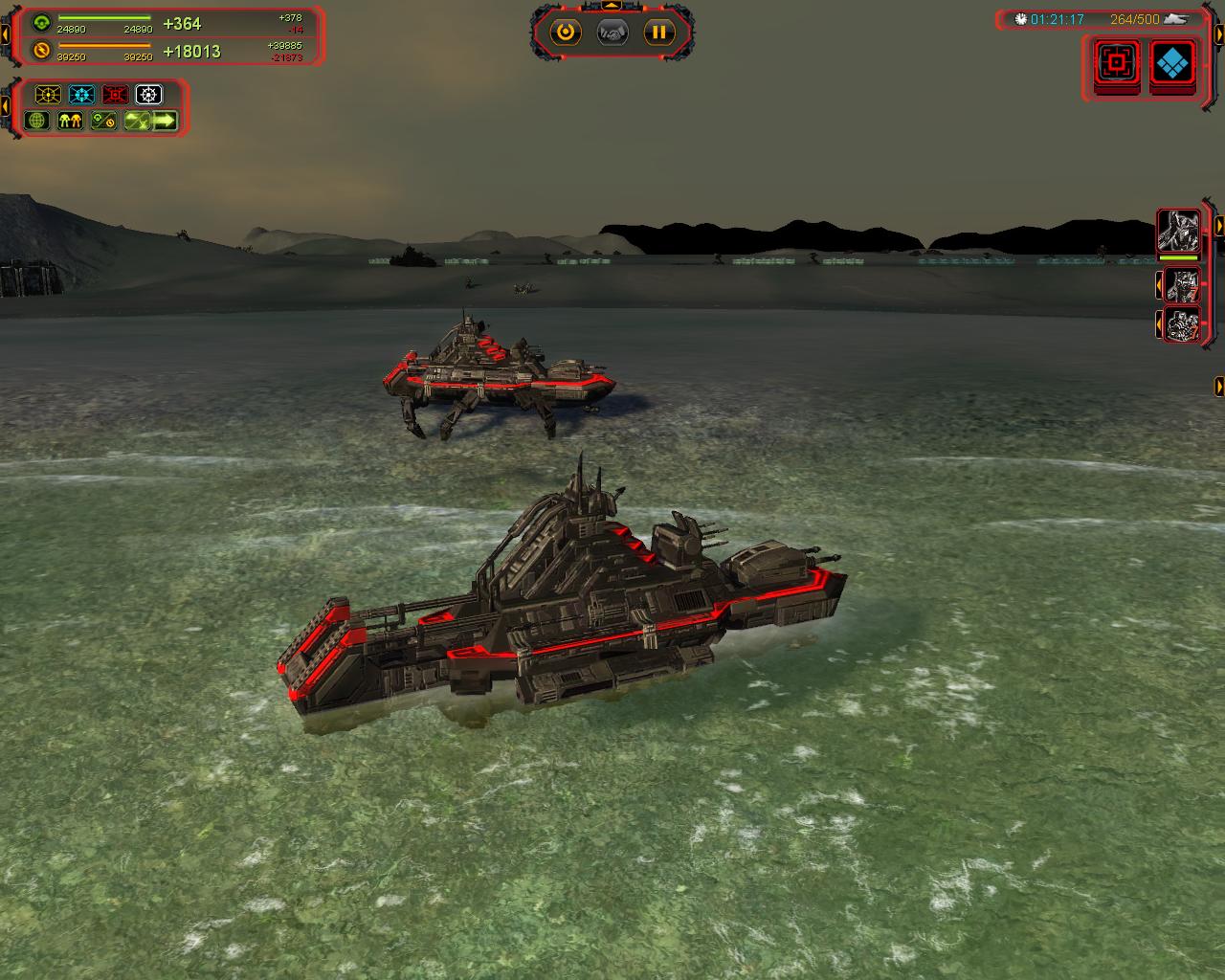1225x980 pixels.
Task: Select the commander unit portrait
Action: pyautogui.click(x=1178, y=231)
